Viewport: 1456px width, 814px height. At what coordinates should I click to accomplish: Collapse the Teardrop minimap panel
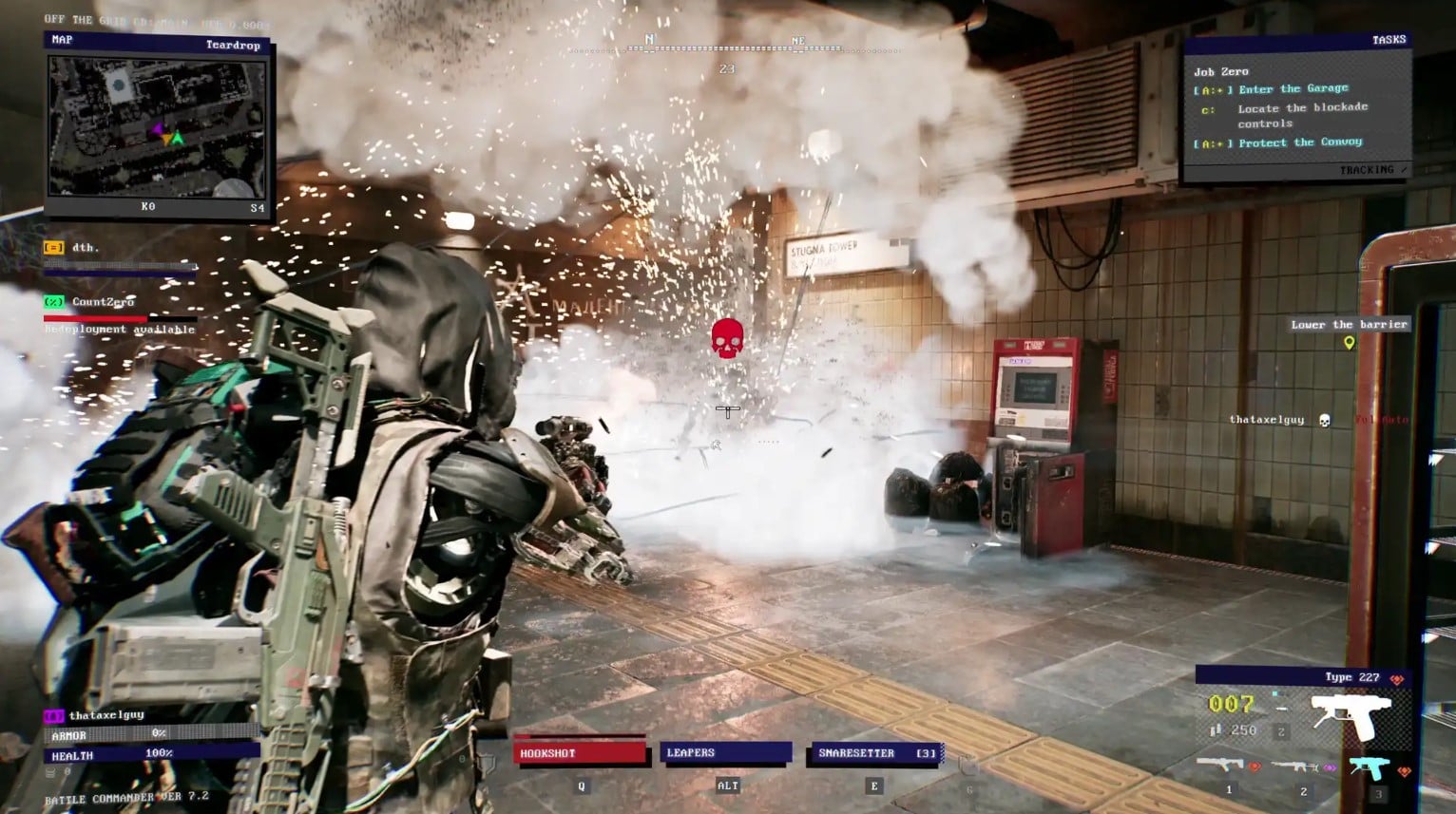tap(233, 46)
